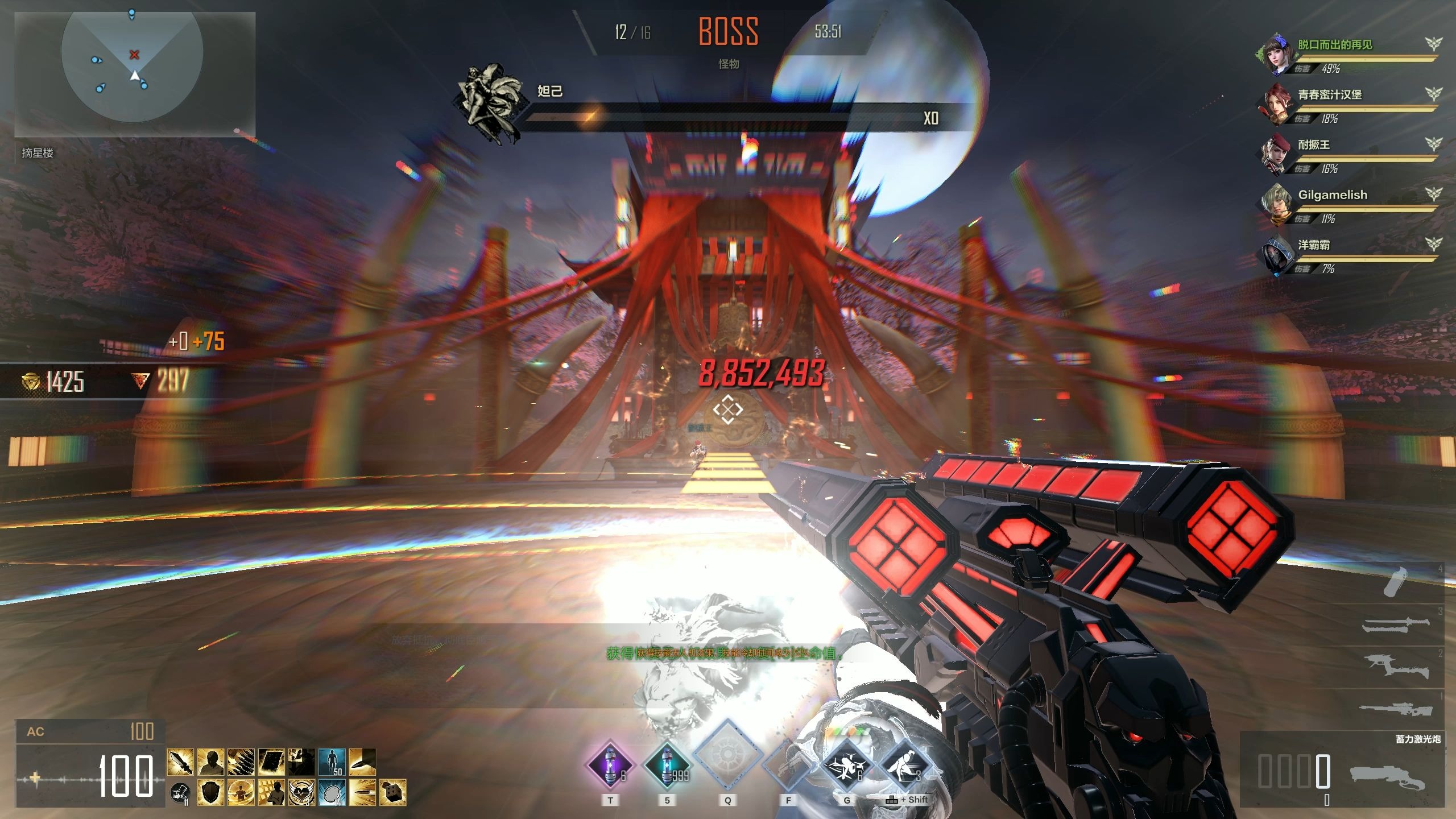Select teammate 耐撅王 in the squad list
The width and height of the screenshot is (1456, 819).
tap(1313, 144)
